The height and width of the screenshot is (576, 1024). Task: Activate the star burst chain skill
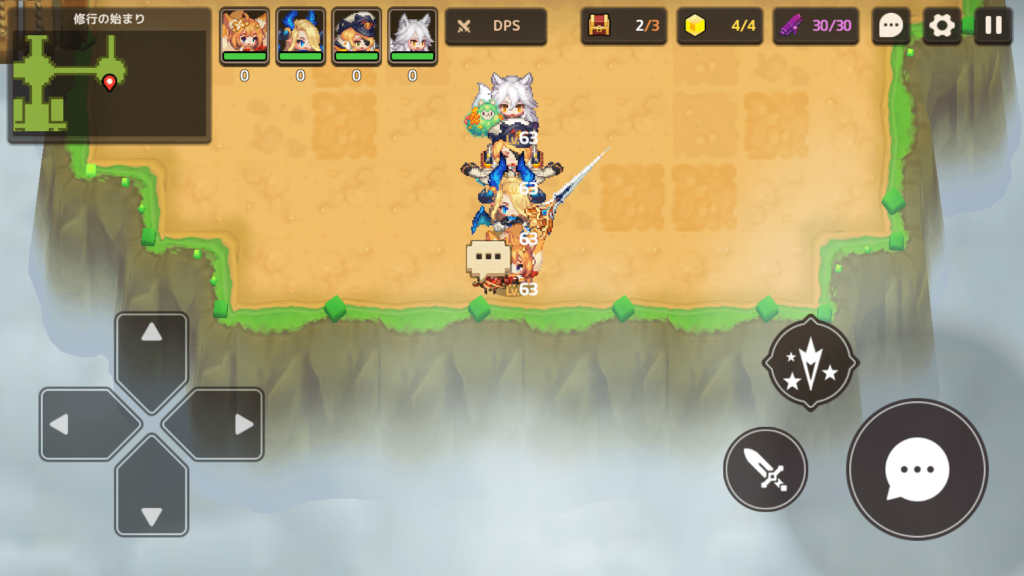click(810, 364)
